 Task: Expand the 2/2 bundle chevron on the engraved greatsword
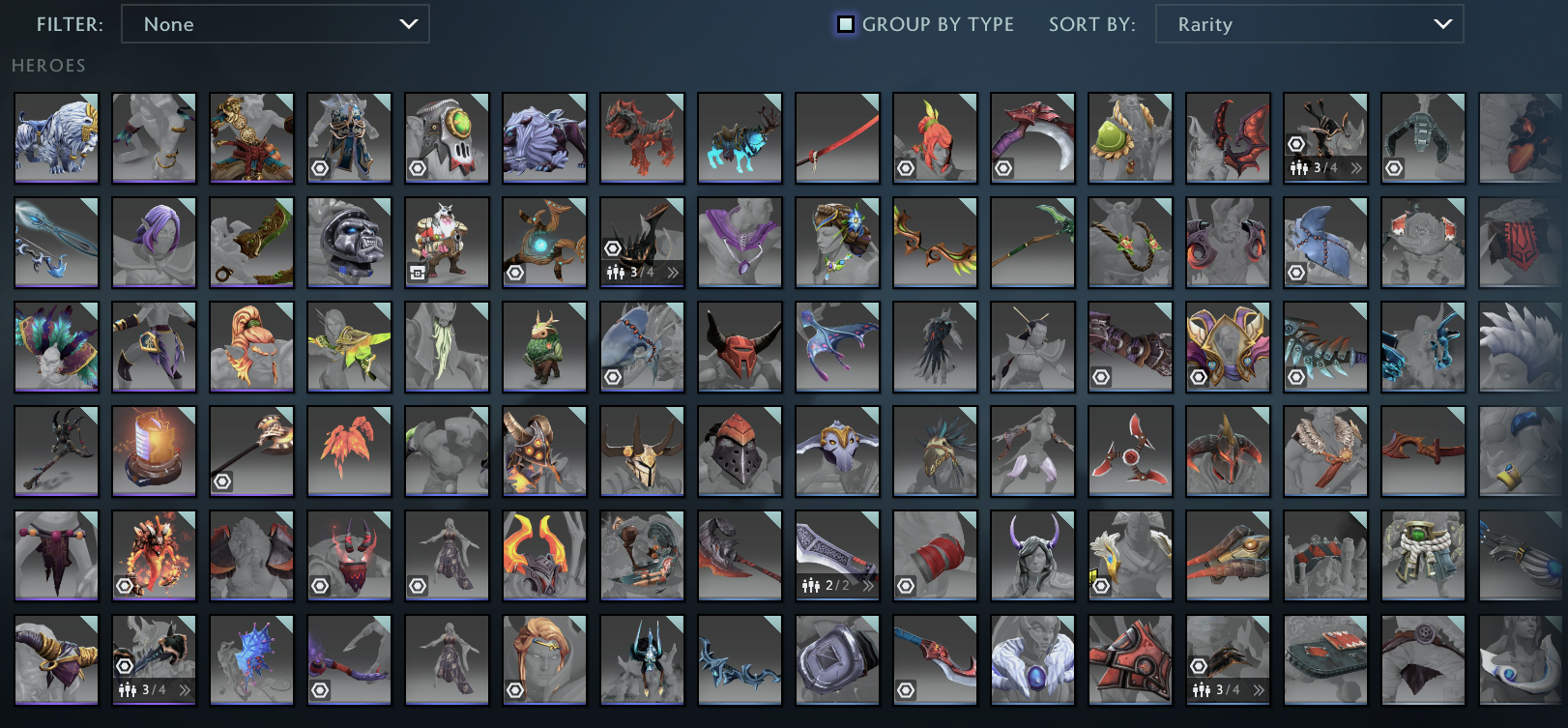click(x=868, y=584)
